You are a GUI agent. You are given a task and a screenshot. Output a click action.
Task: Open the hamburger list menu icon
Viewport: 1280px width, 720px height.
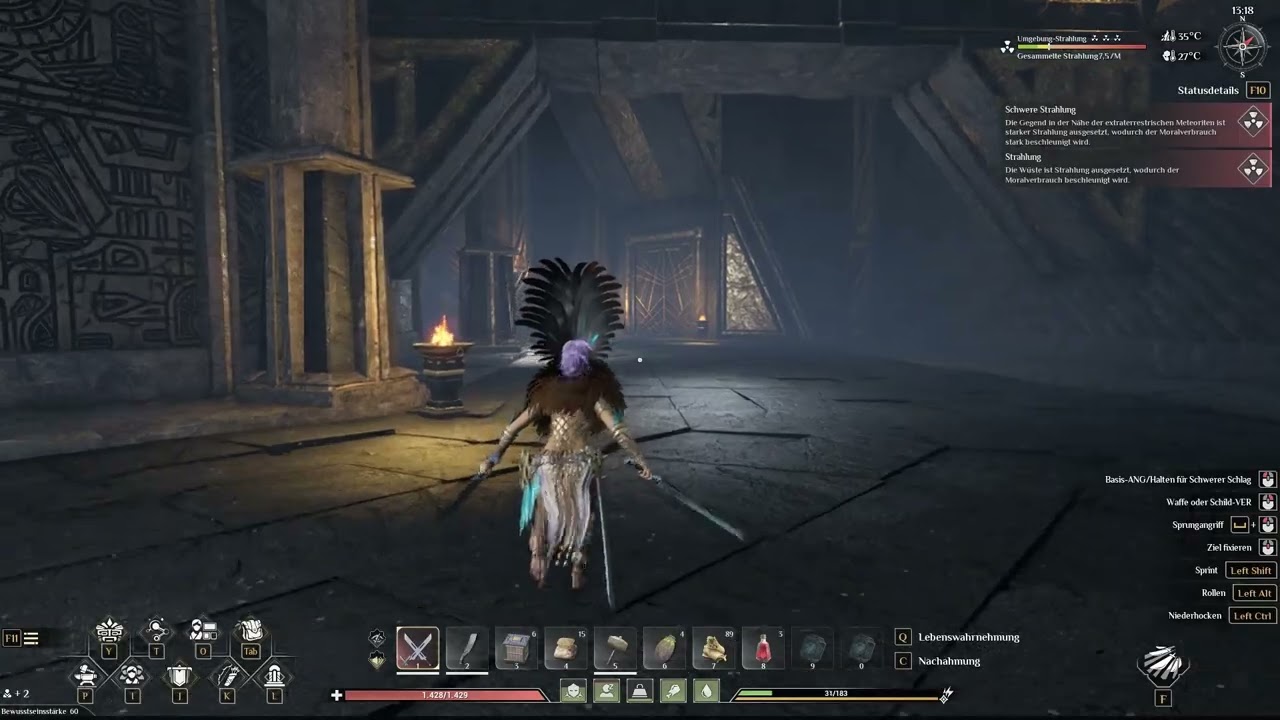(31, 638)
